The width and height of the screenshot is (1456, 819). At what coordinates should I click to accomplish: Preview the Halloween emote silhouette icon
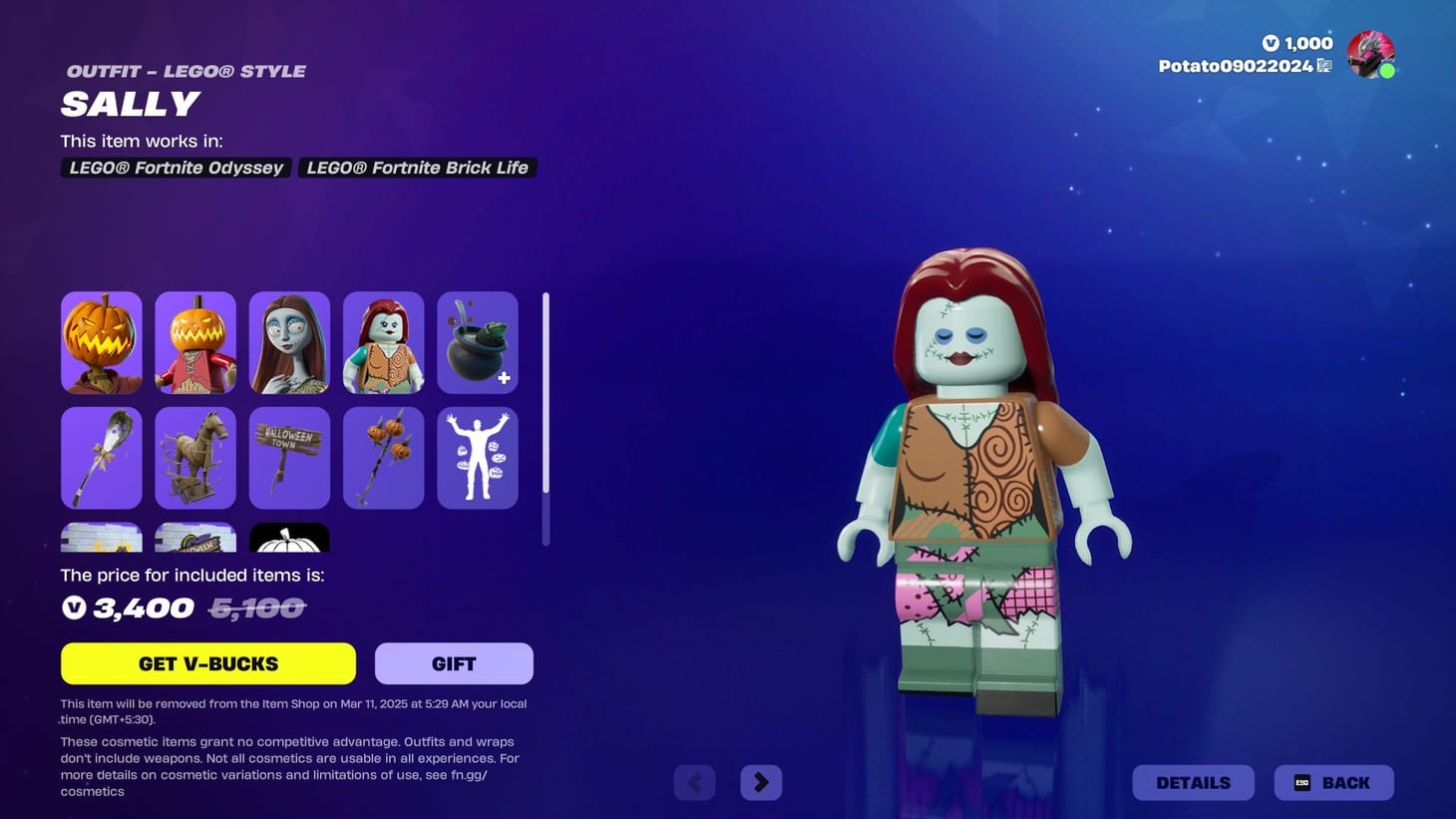477,457
